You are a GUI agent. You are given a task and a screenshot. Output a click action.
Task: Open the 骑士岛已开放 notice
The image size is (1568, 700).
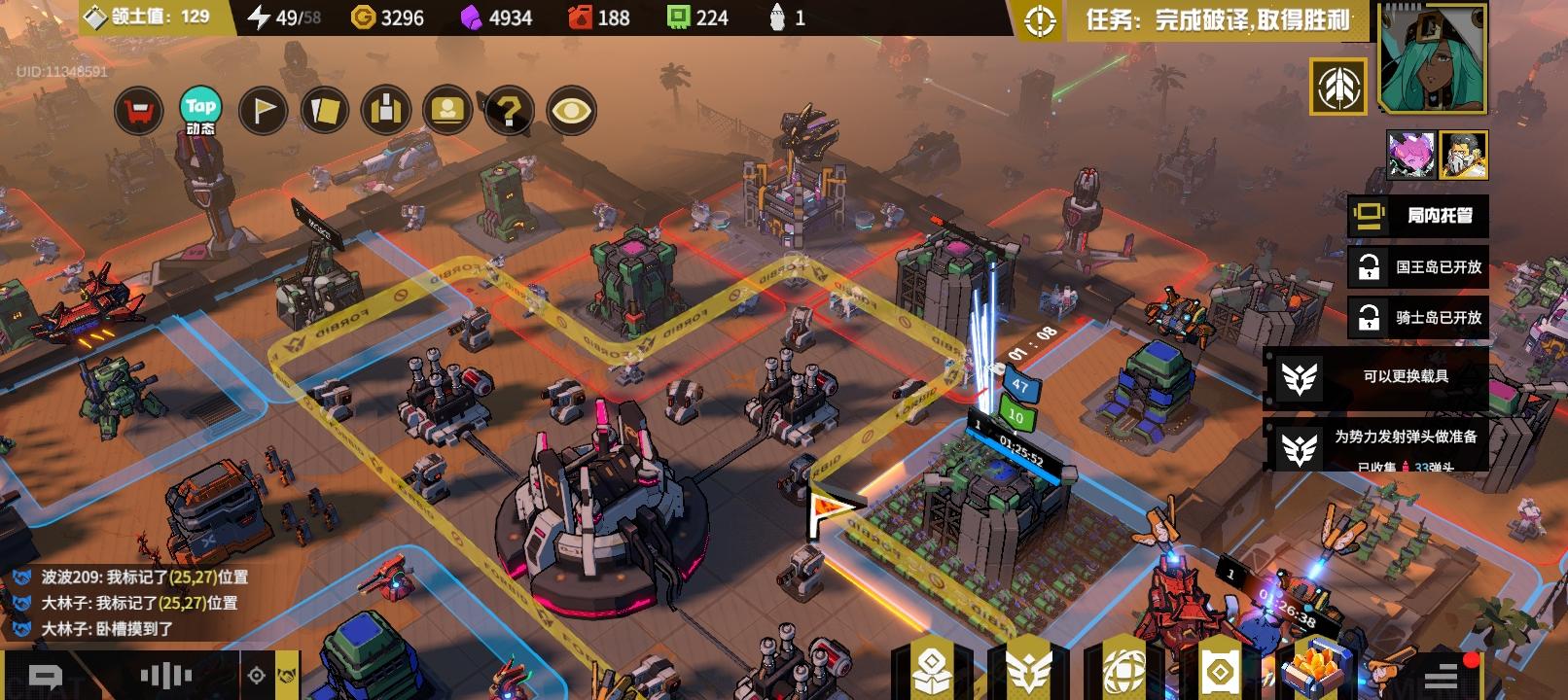click(1417, 317)
